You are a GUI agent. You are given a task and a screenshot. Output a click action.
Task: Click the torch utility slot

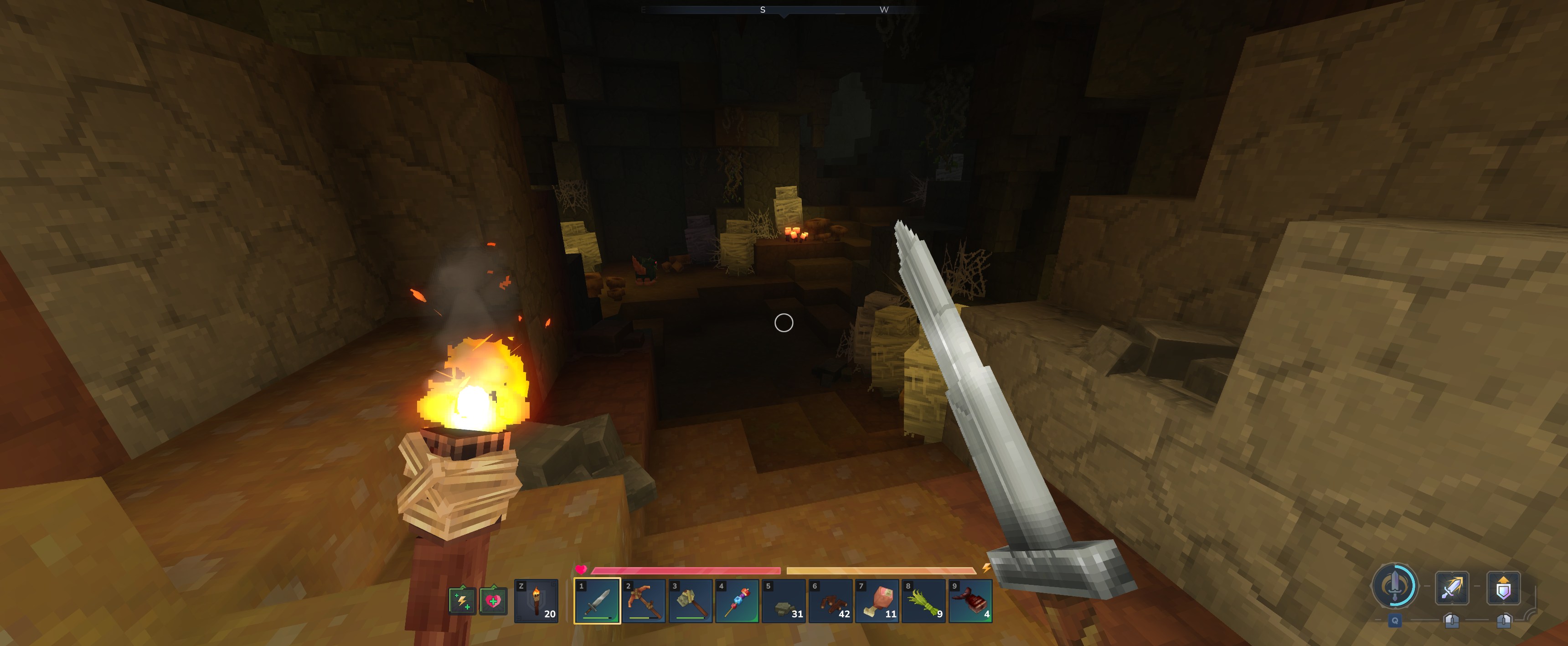point(536,600)
